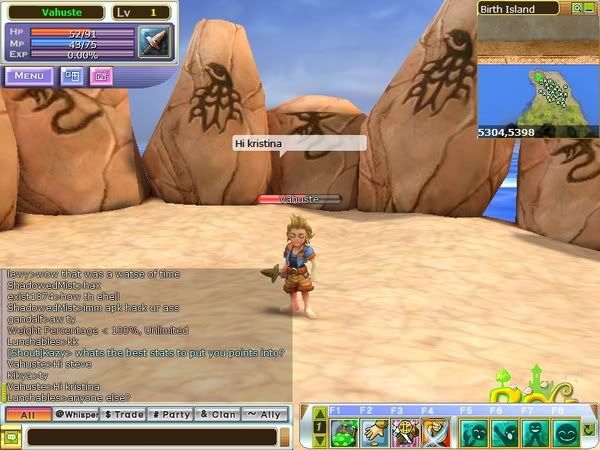Image resolution: width=600 pixels, height=450 pixels.
Task: Activate the F2 hand pickup skill
Action: coord(375,432)
